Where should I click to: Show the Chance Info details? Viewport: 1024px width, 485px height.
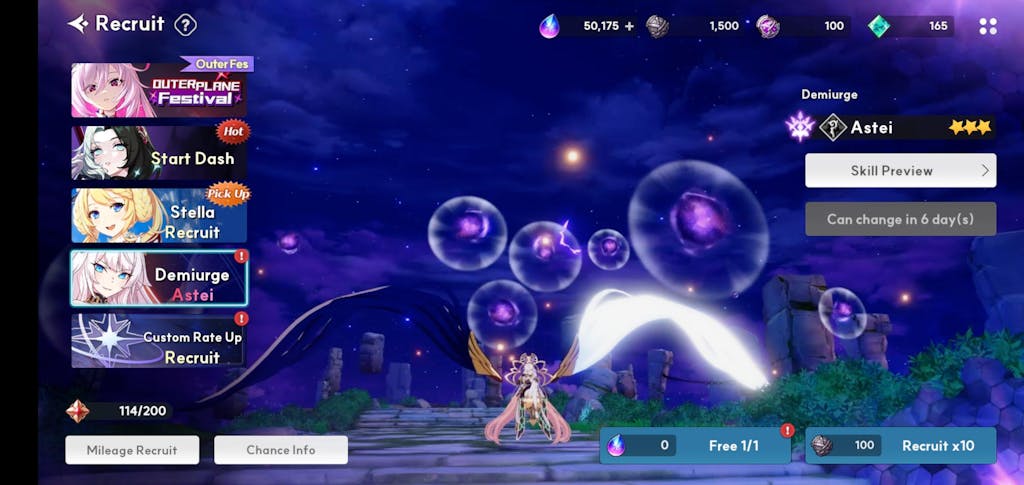click(x=281, y=450)
